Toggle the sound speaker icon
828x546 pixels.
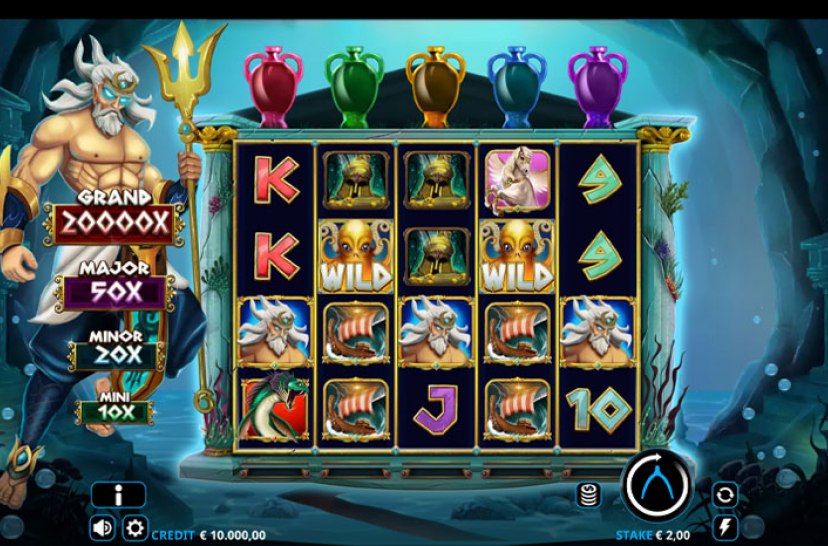(102, 527)
